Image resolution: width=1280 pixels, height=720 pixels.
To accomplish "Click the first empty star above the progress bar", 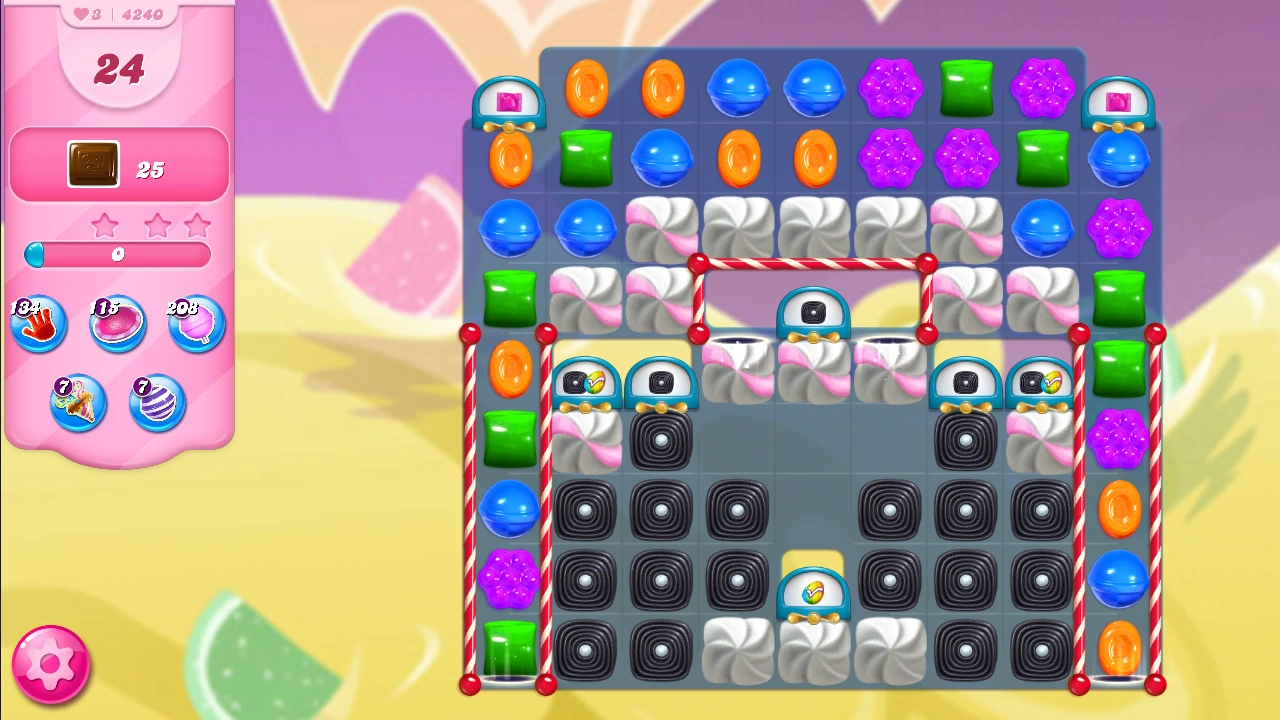I will pyautogui.click(x=105, y=224).
